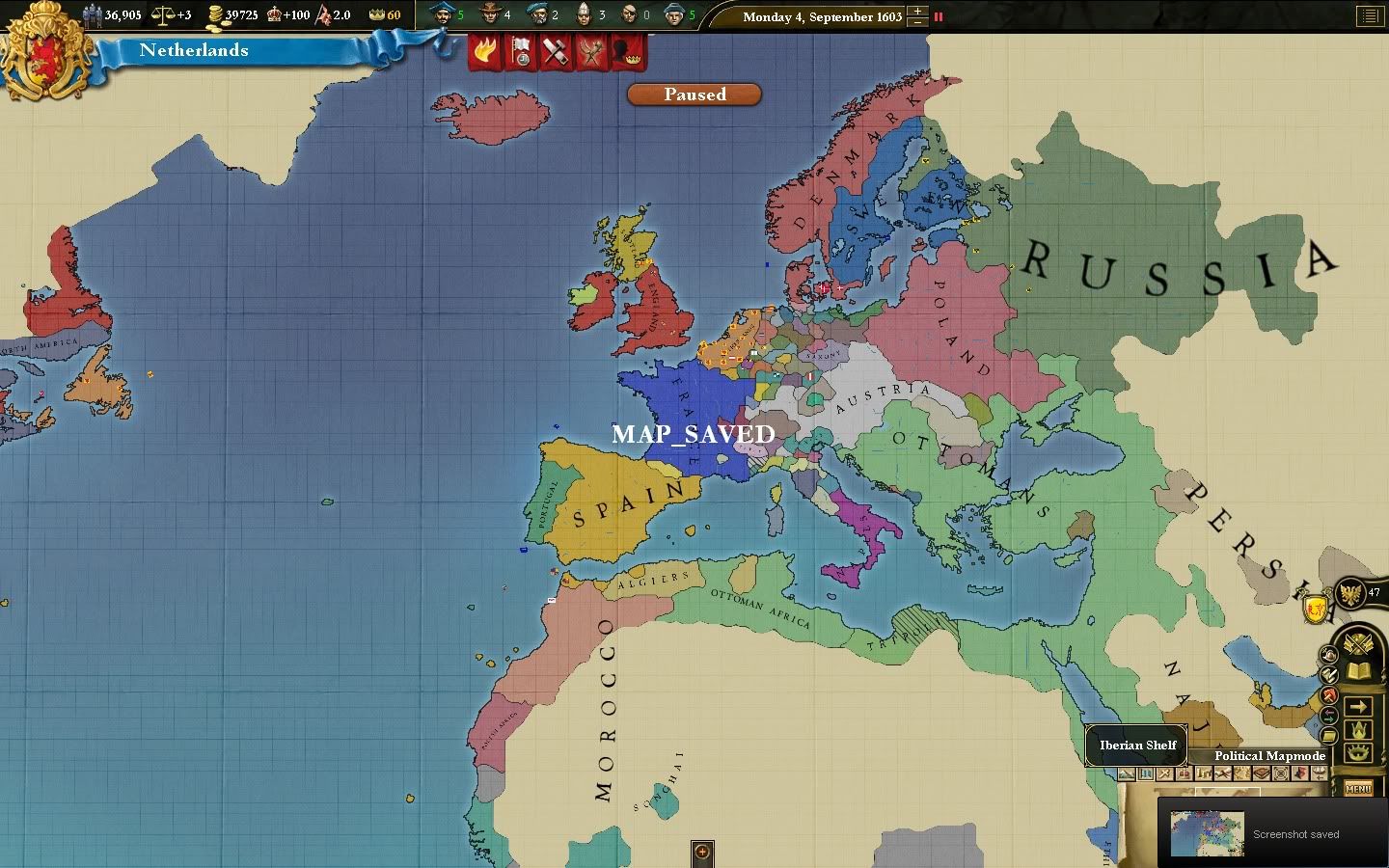Click the red mushroom-shaped side button
Image resolution: width=1389 pixels, height=868 pixels.
pos(1329,695)
